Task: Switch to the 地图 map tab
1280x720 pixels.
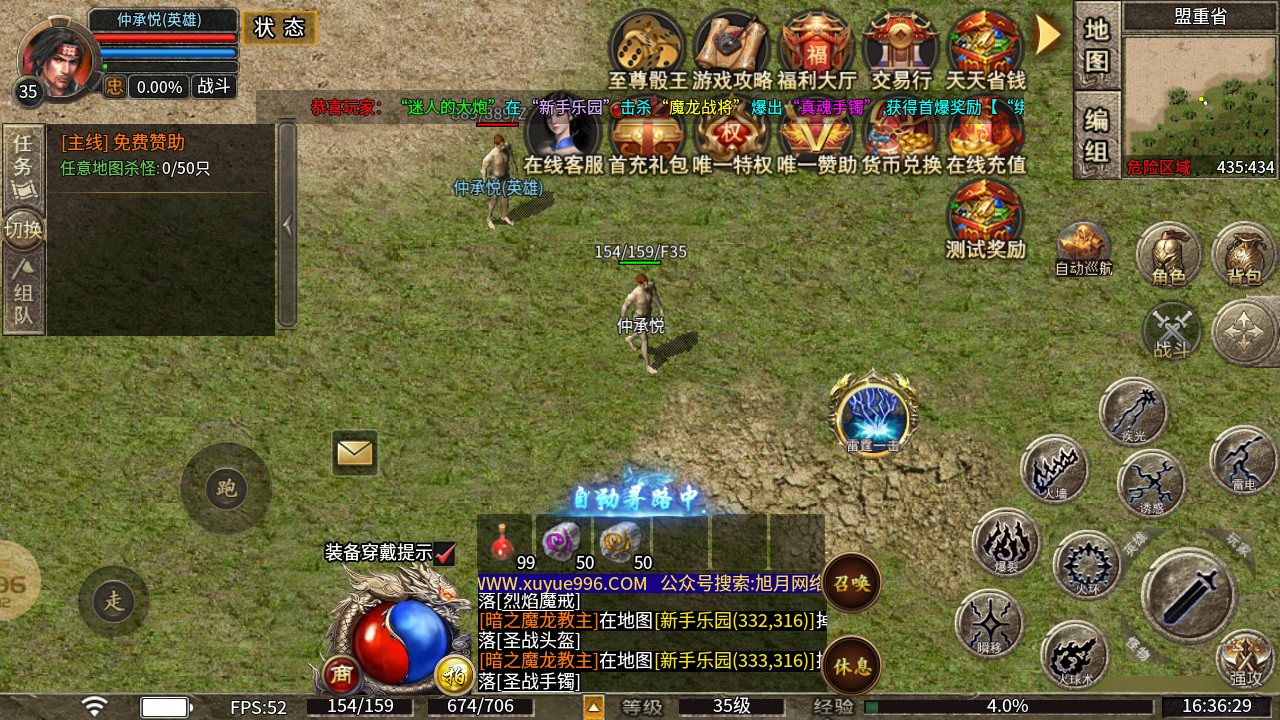Action: click(x=1097, y=46)
